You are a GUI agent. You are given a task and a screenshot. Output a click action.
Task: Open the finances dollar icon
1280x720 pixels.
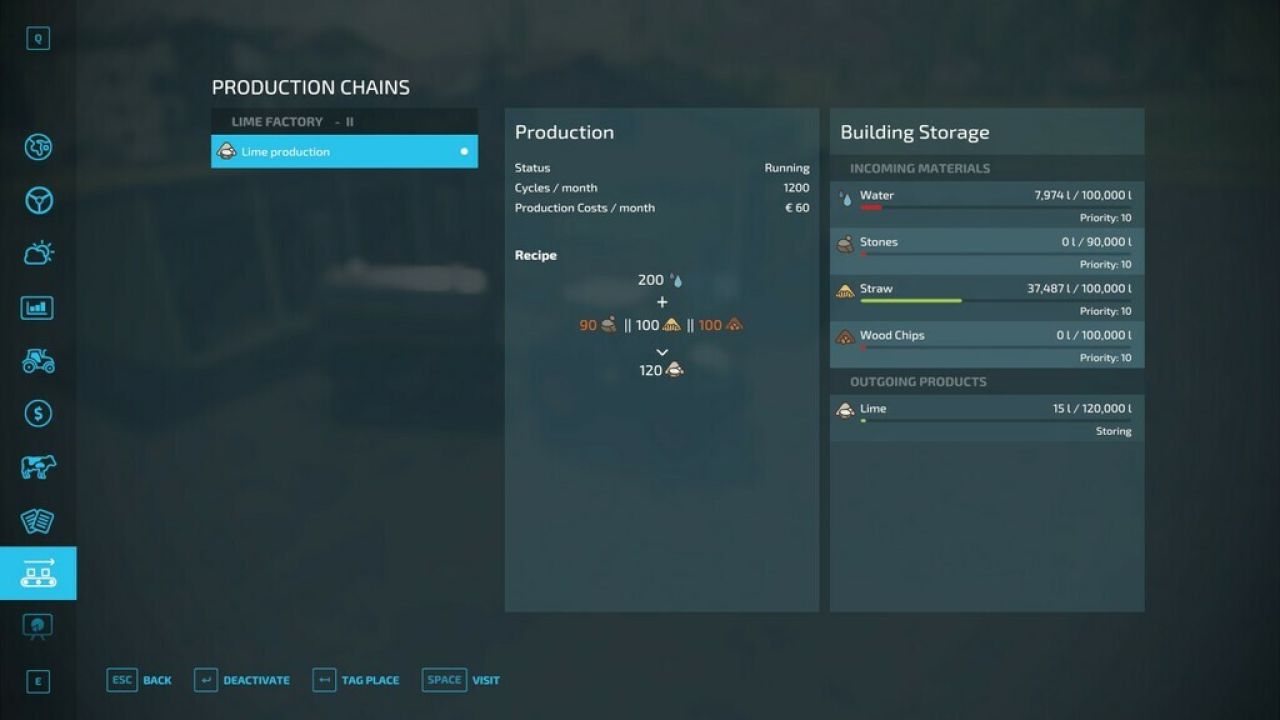[38, 413]
